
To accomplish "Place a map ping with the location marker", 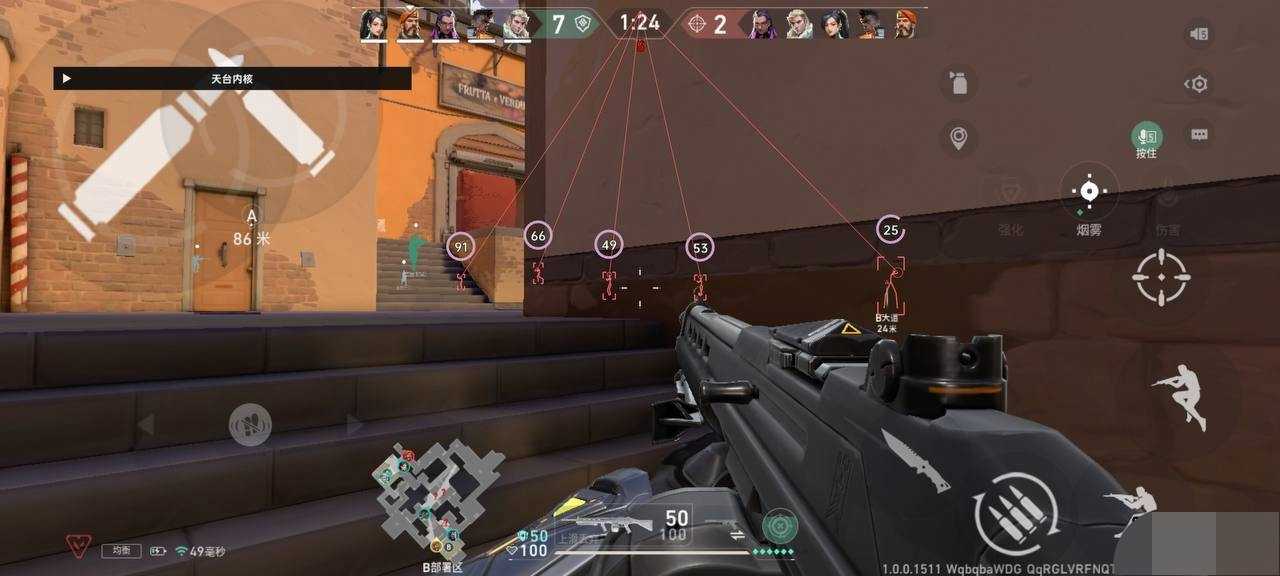I will (x=958, y=137).
